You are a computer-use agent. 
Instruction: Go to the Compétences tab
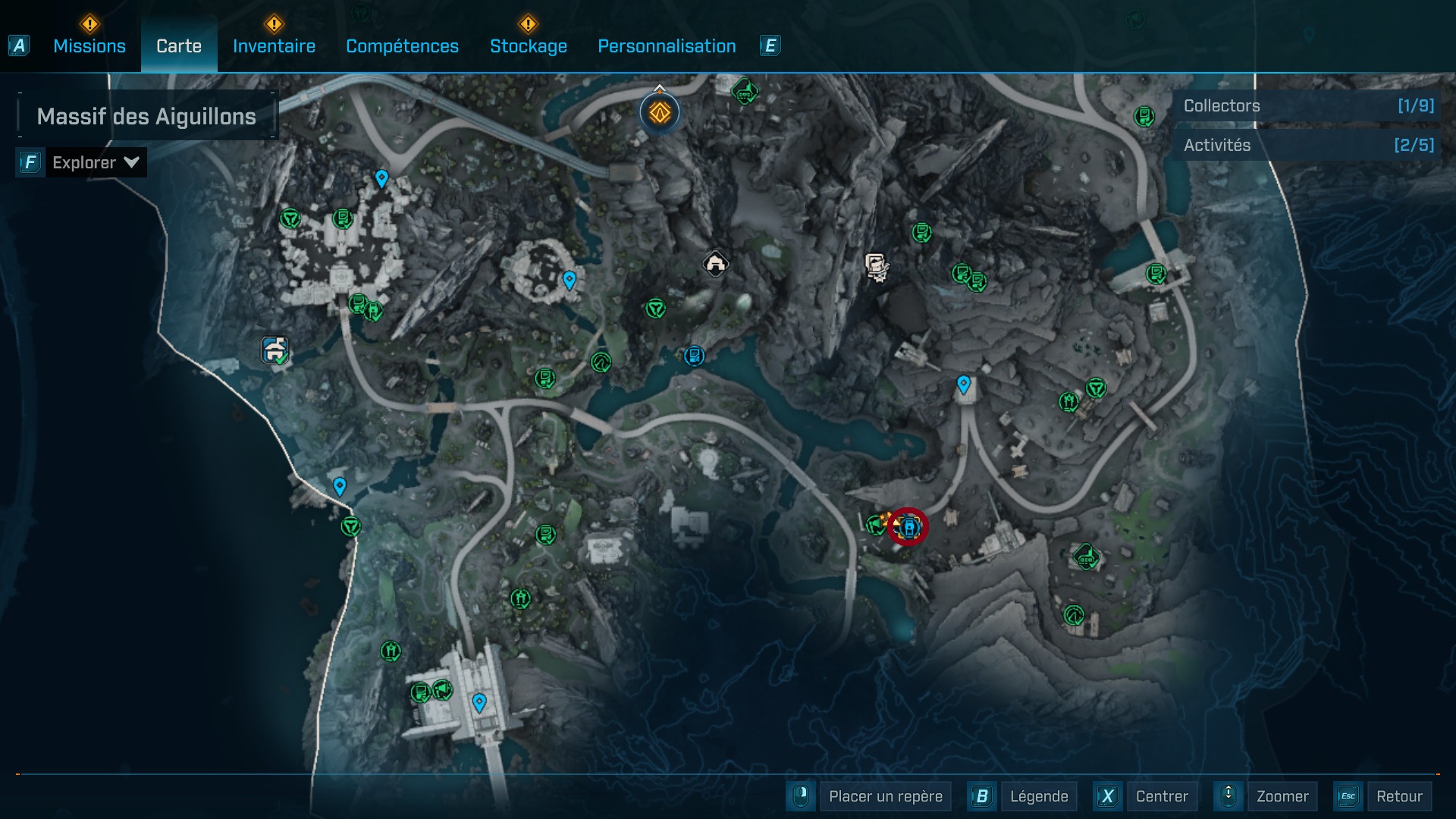click(402, 46)
